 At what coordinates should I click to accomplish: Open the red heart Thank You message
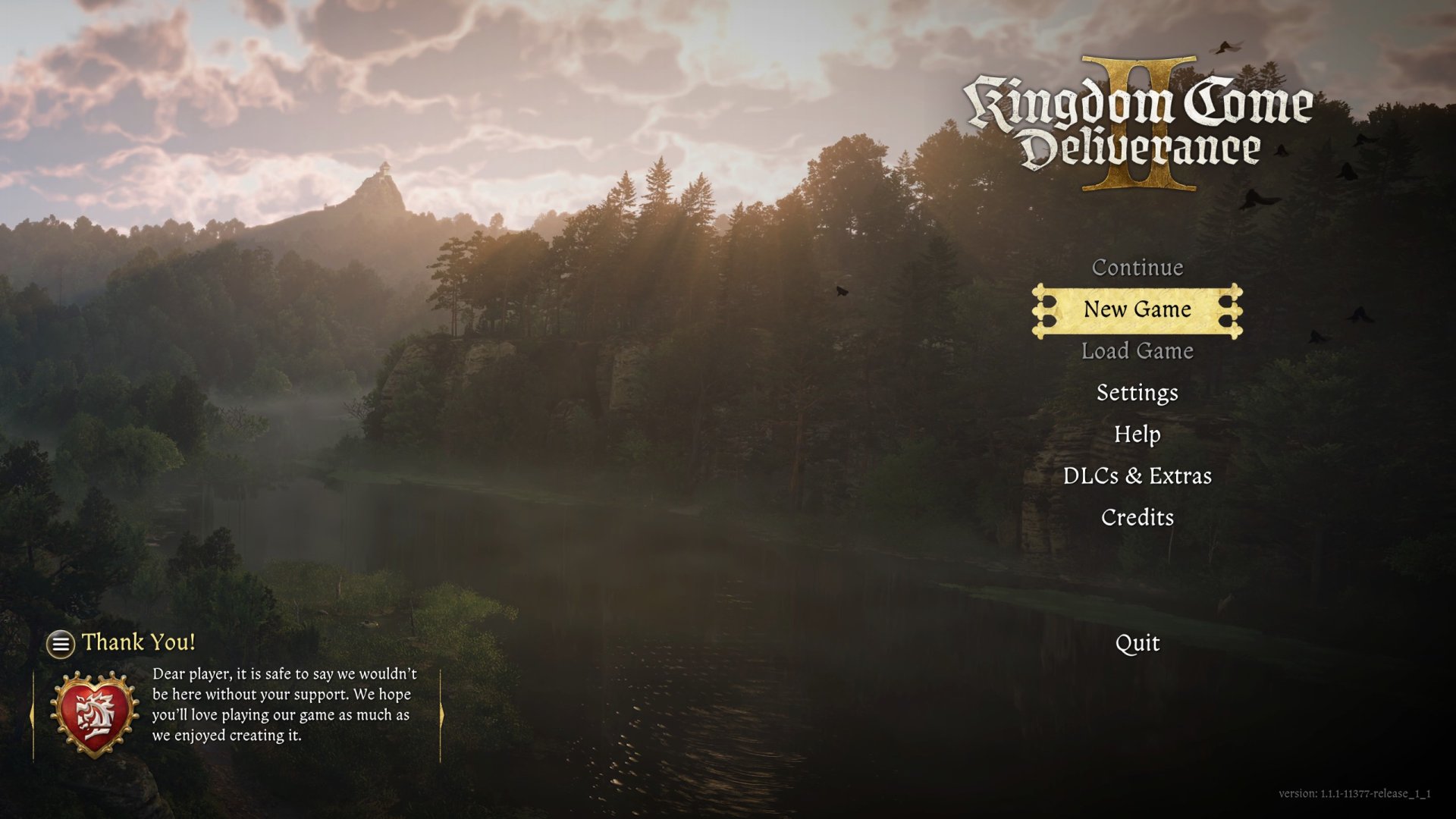pos(94,714)
